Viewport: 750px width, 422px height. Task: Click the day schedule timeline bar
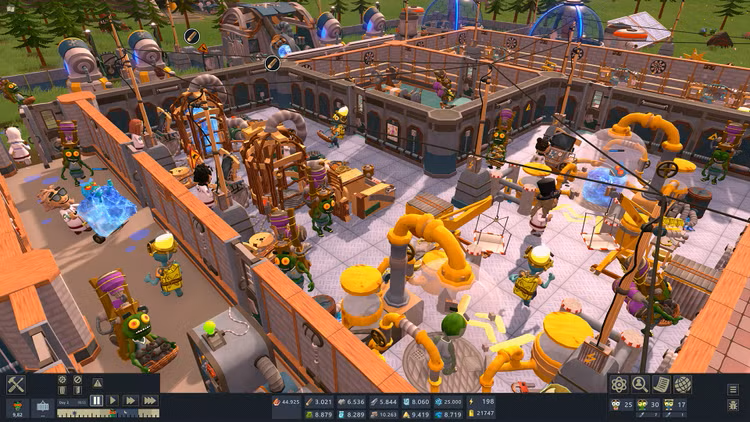[x=112, y=413]
